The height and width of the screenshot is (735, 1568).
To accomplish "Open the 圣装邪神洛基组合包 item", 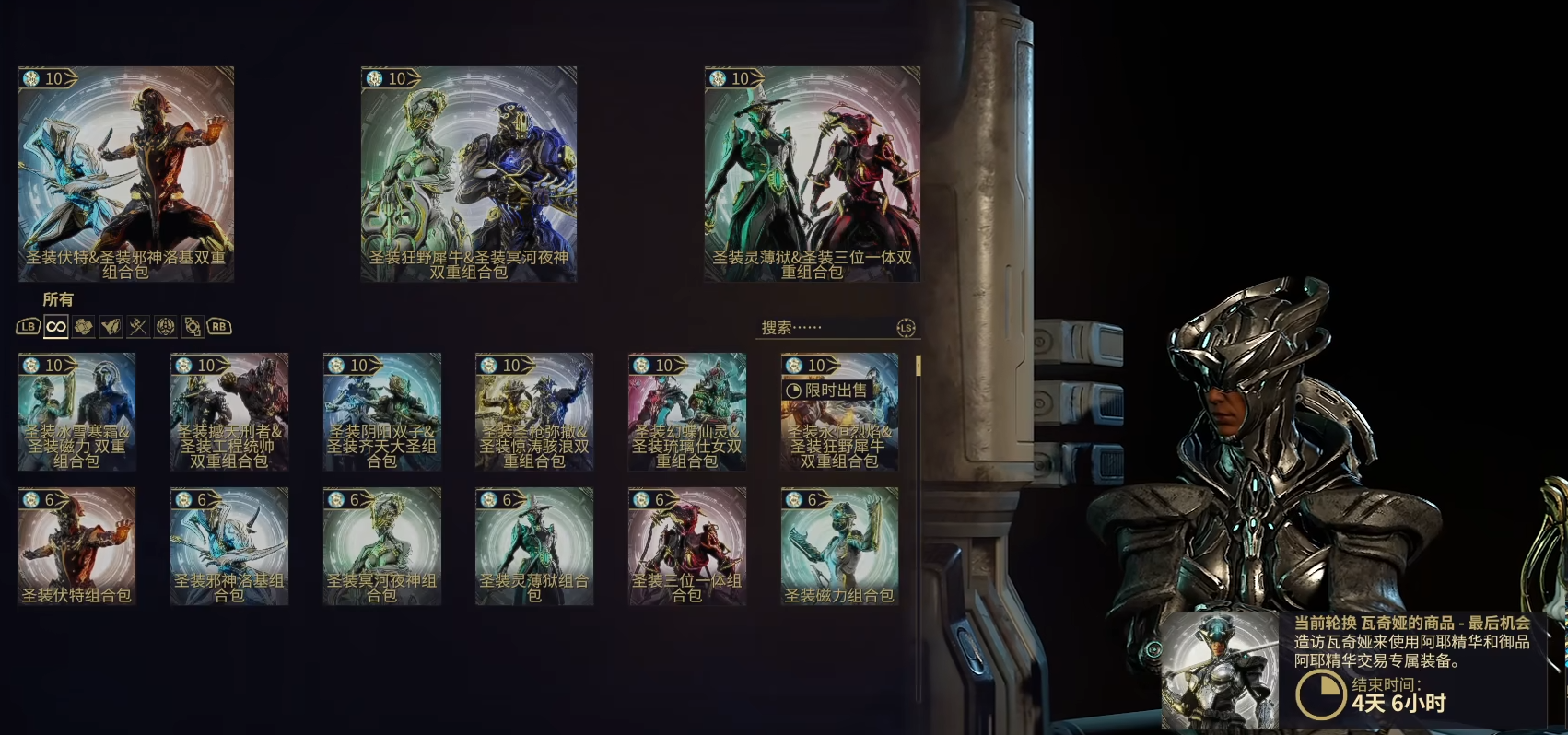I will (x=229, y=546).
